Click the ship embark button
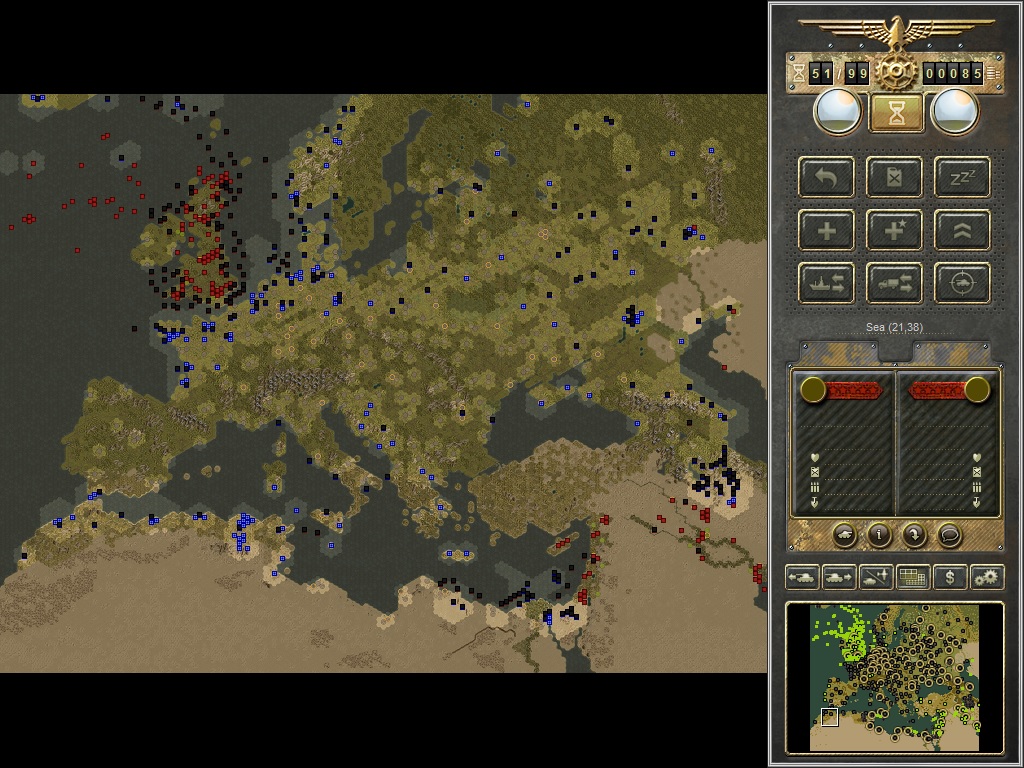Screen dimensions: 1024x768 pos(827,284)
